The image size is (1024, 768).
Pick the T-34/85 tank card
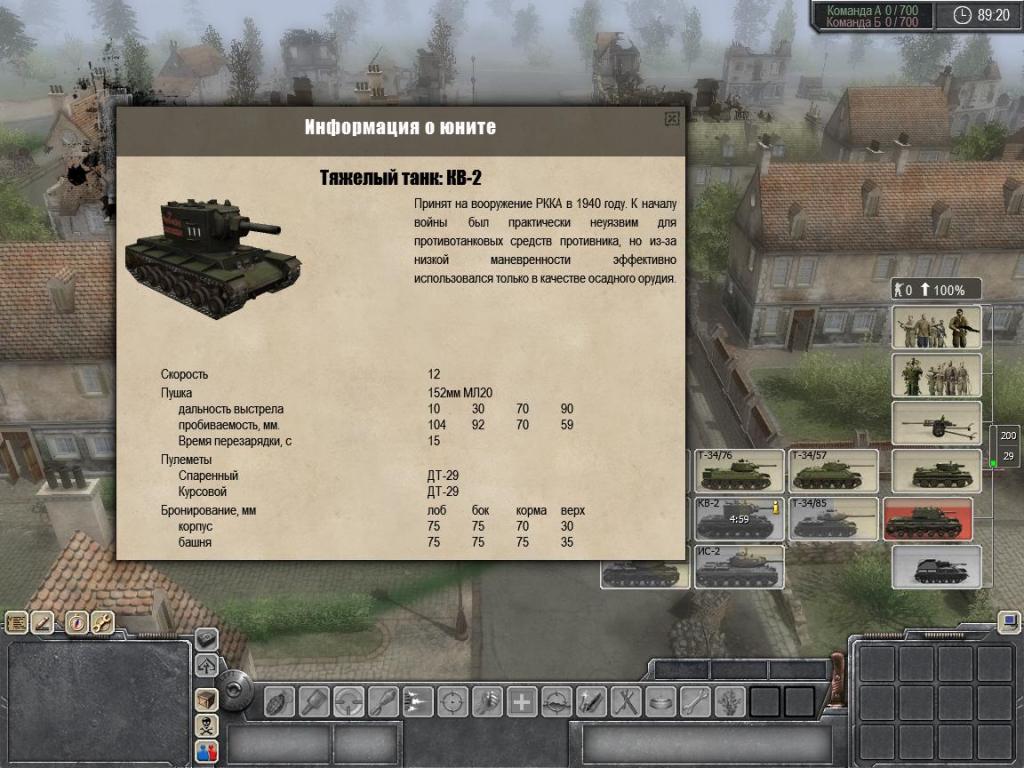[833, 519]
